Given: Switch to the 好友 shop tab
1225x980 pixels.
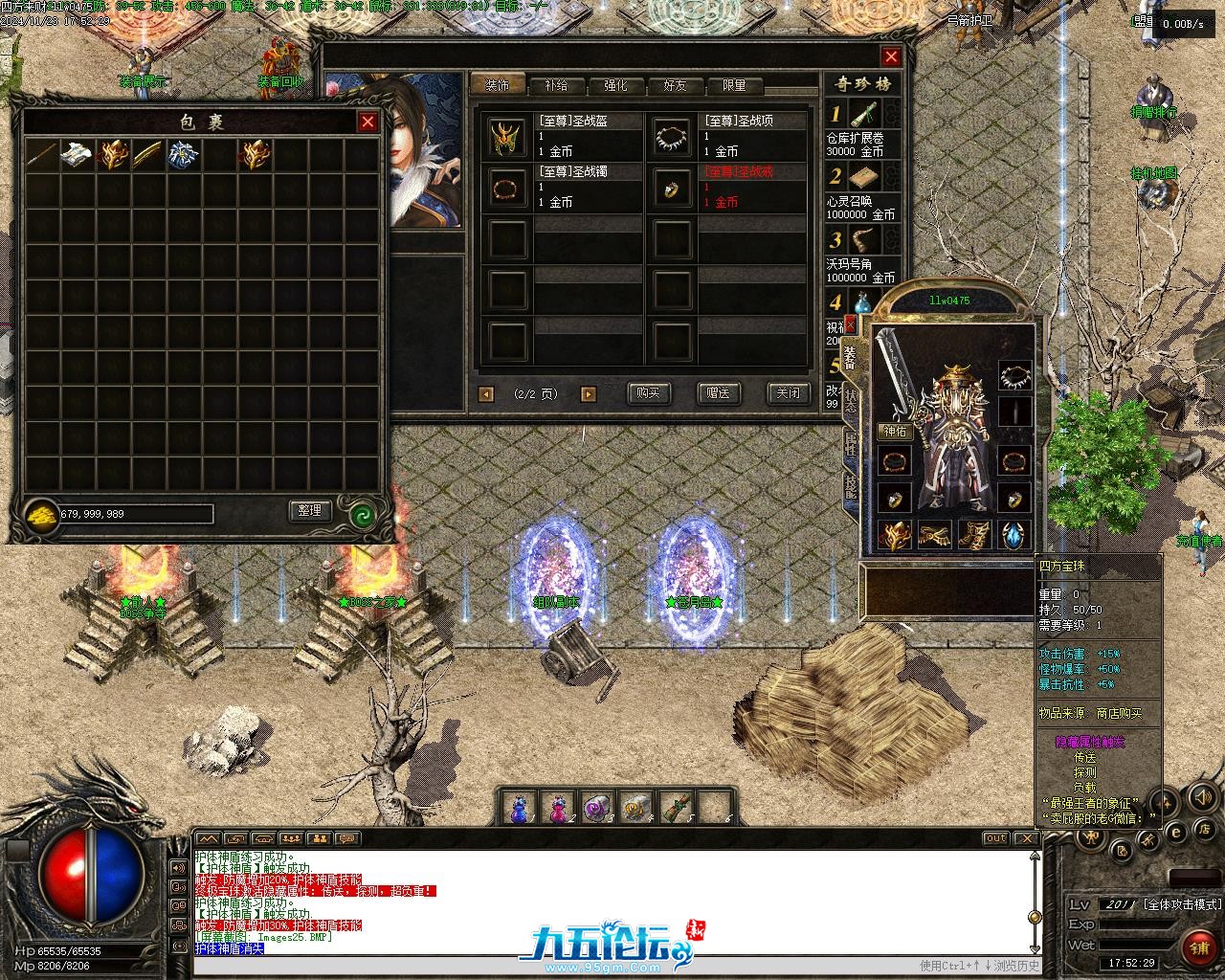Looking at the screenshot, I should [x=675, y=85].
